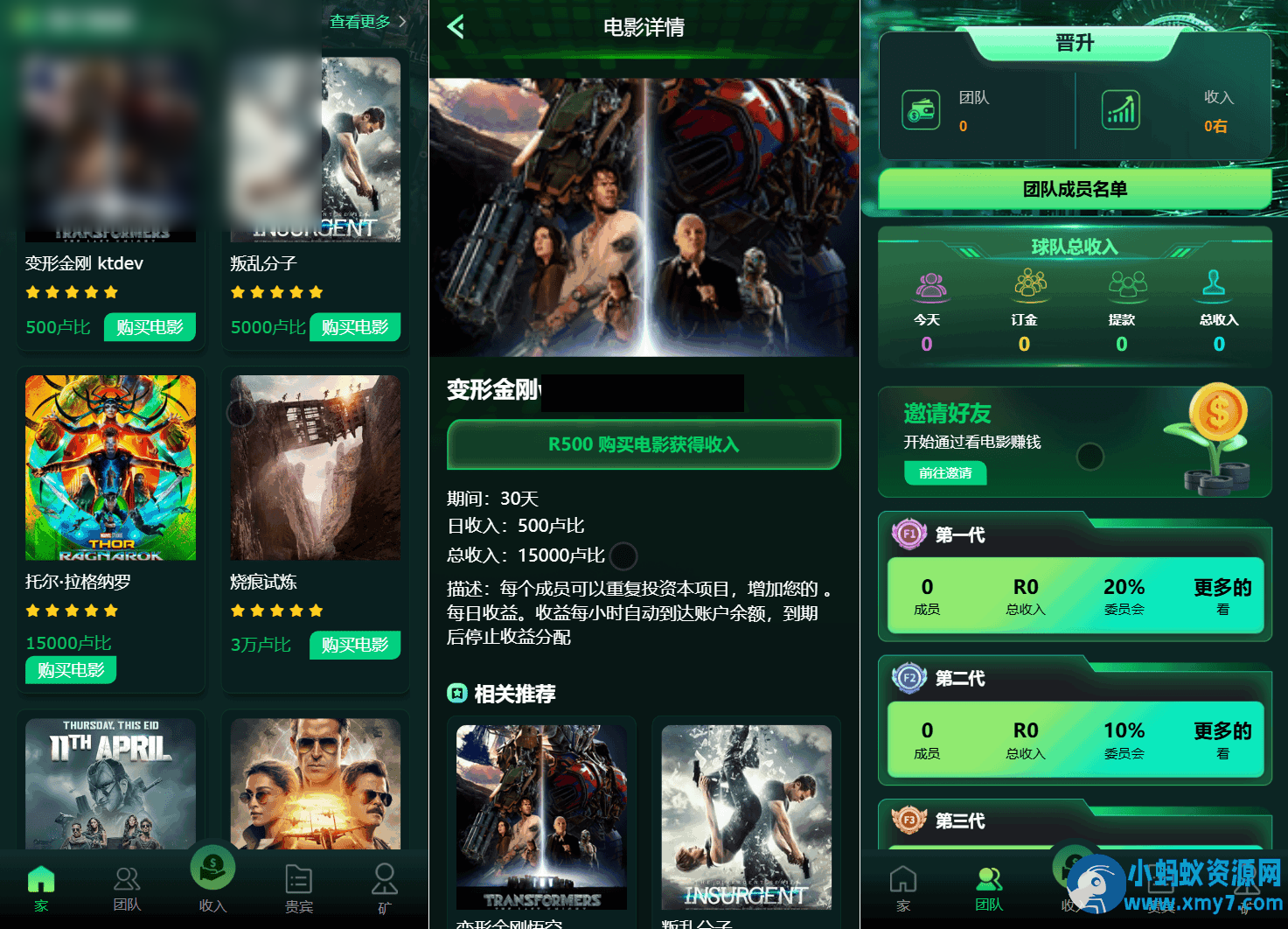Expand 更多的看 under 第二代
The height and width of the screenshot is (929, 1288).
1222,740
